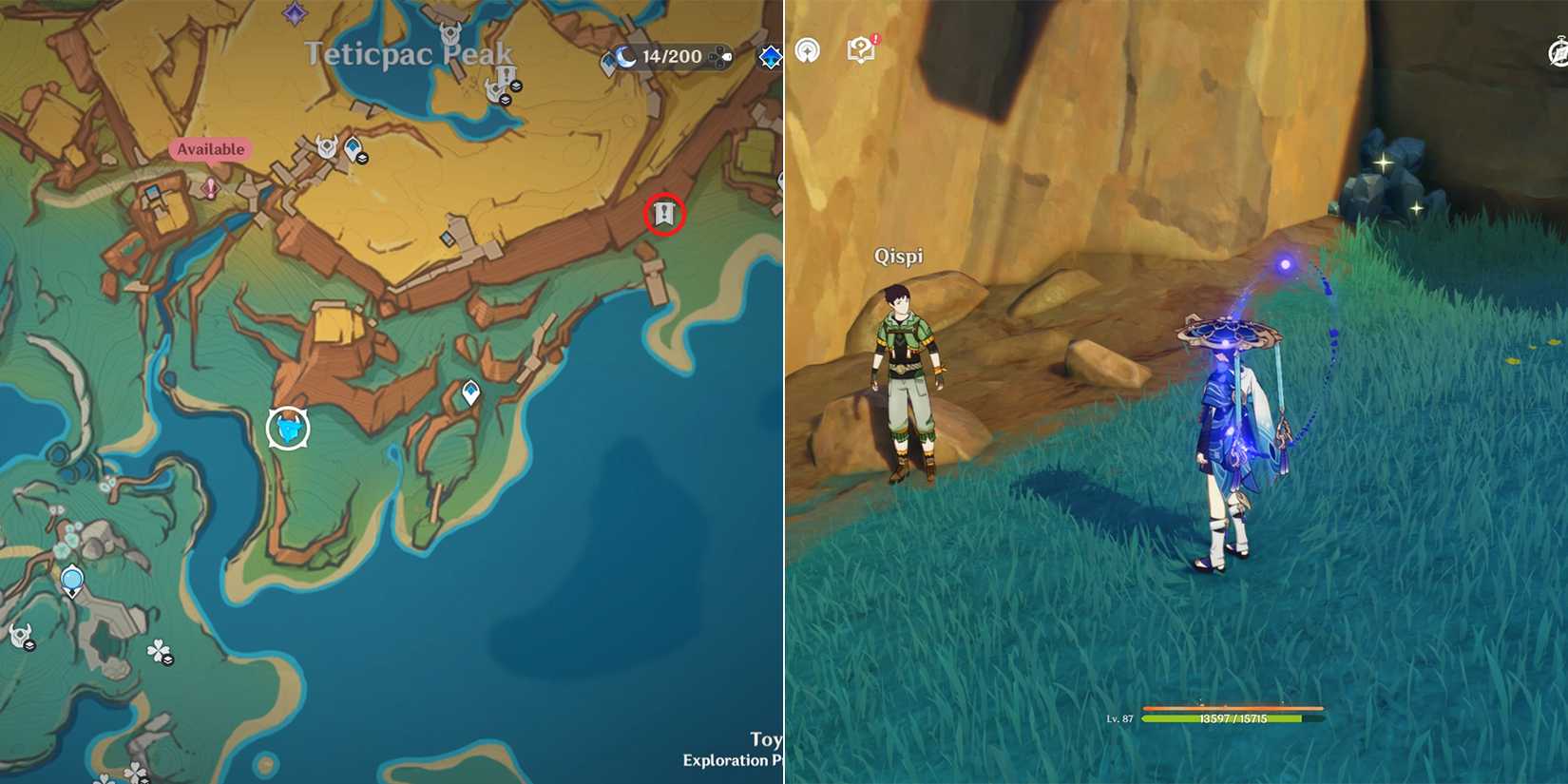Click the Exploration Progress text at the bottom
This screenshot has width=1568, height=784.
[x=732, y=761]
